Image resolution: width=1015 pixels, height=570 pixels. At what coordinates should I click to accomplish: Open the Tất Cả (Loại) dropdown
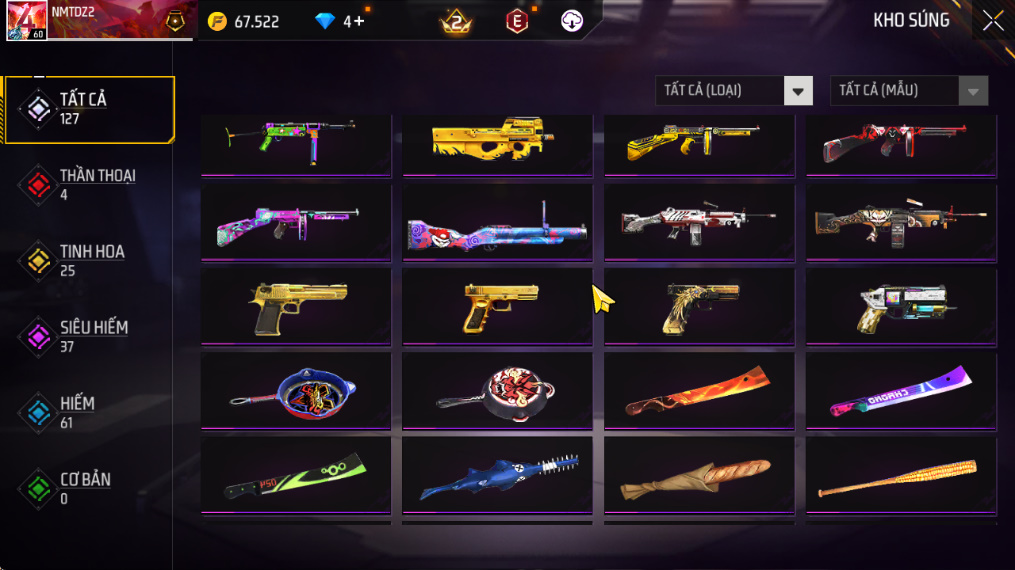734,91
